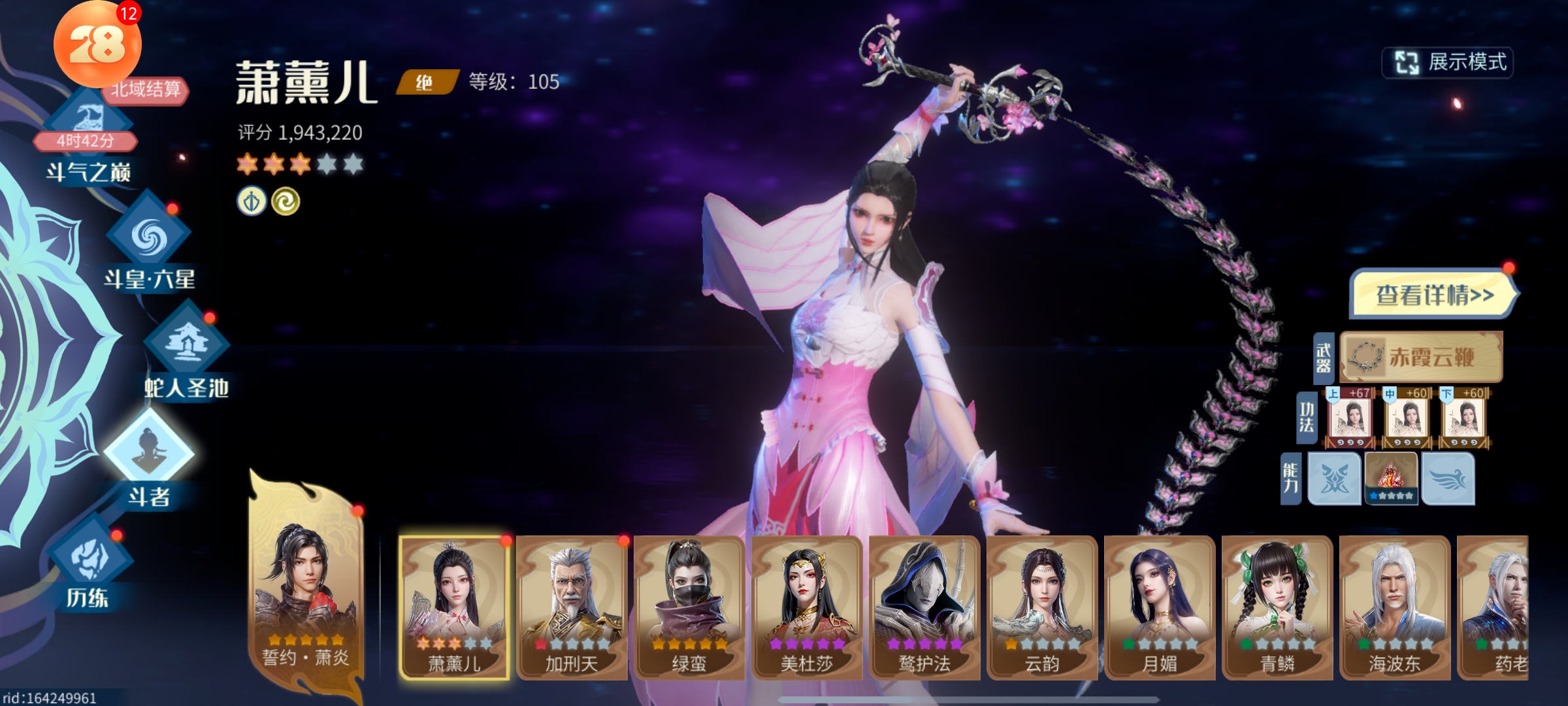Click the orange 28 event badge
The image size is (1568, 706).
pos(97,44)
